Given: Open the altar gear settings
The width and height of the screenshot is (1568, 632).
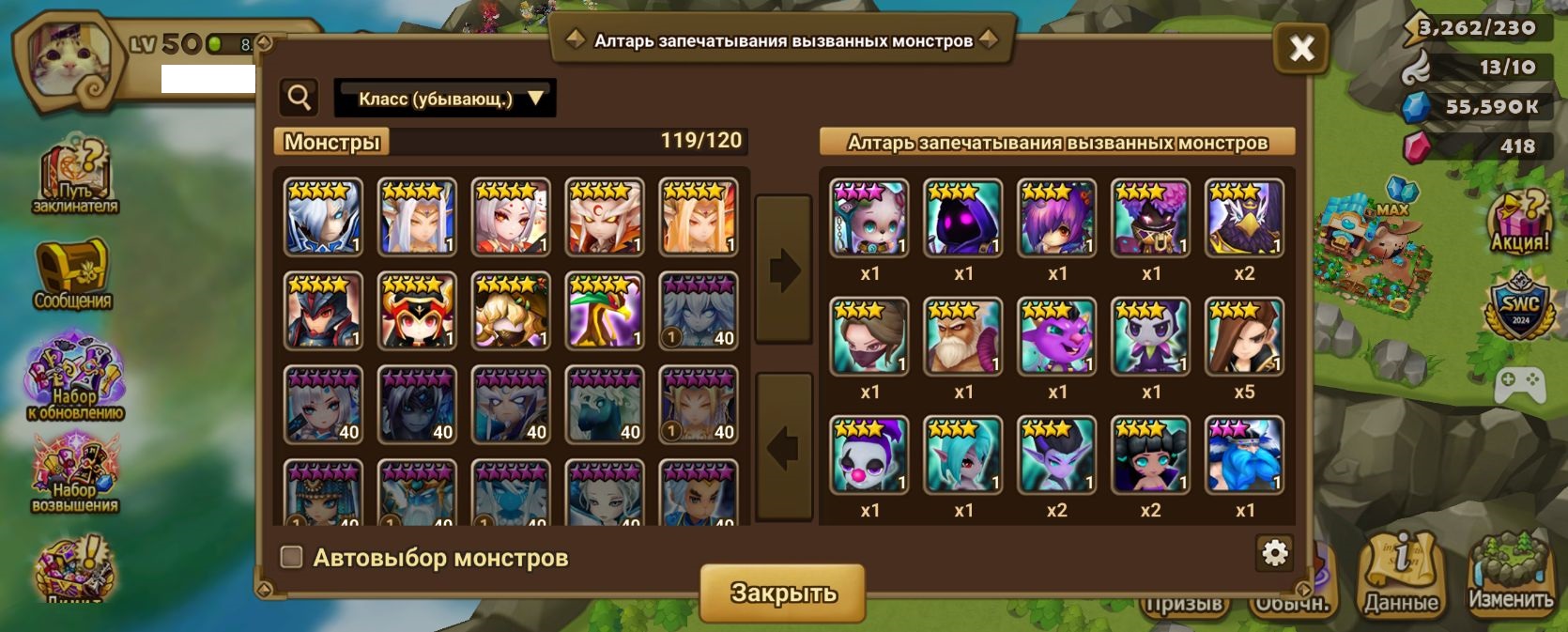Looking at the screenshot, I should tap(1274, 553).
